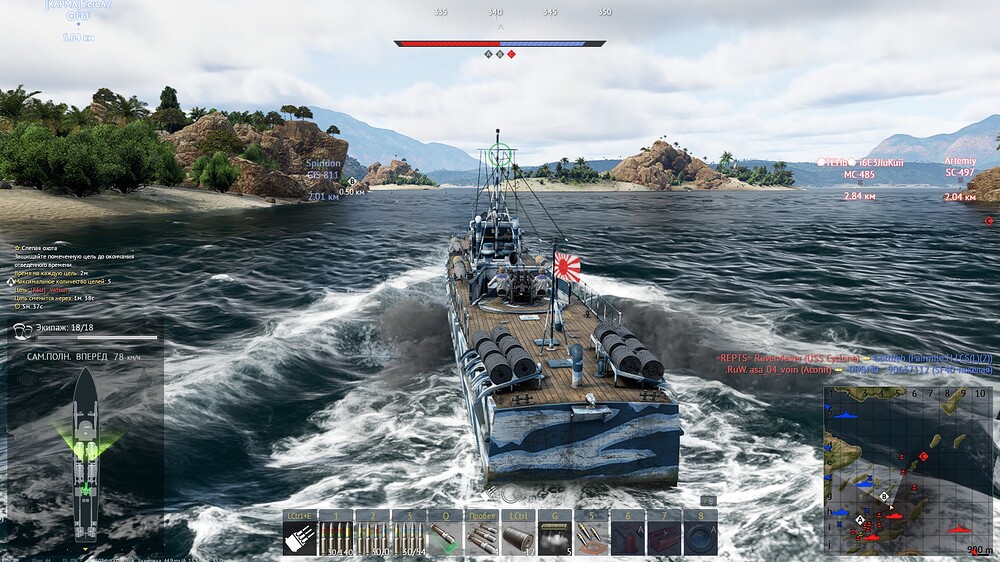This screenshot has height=562, width=1000.
Task: Launch torpedoes from the triple-torpedo slot
Action: (481, 537)
